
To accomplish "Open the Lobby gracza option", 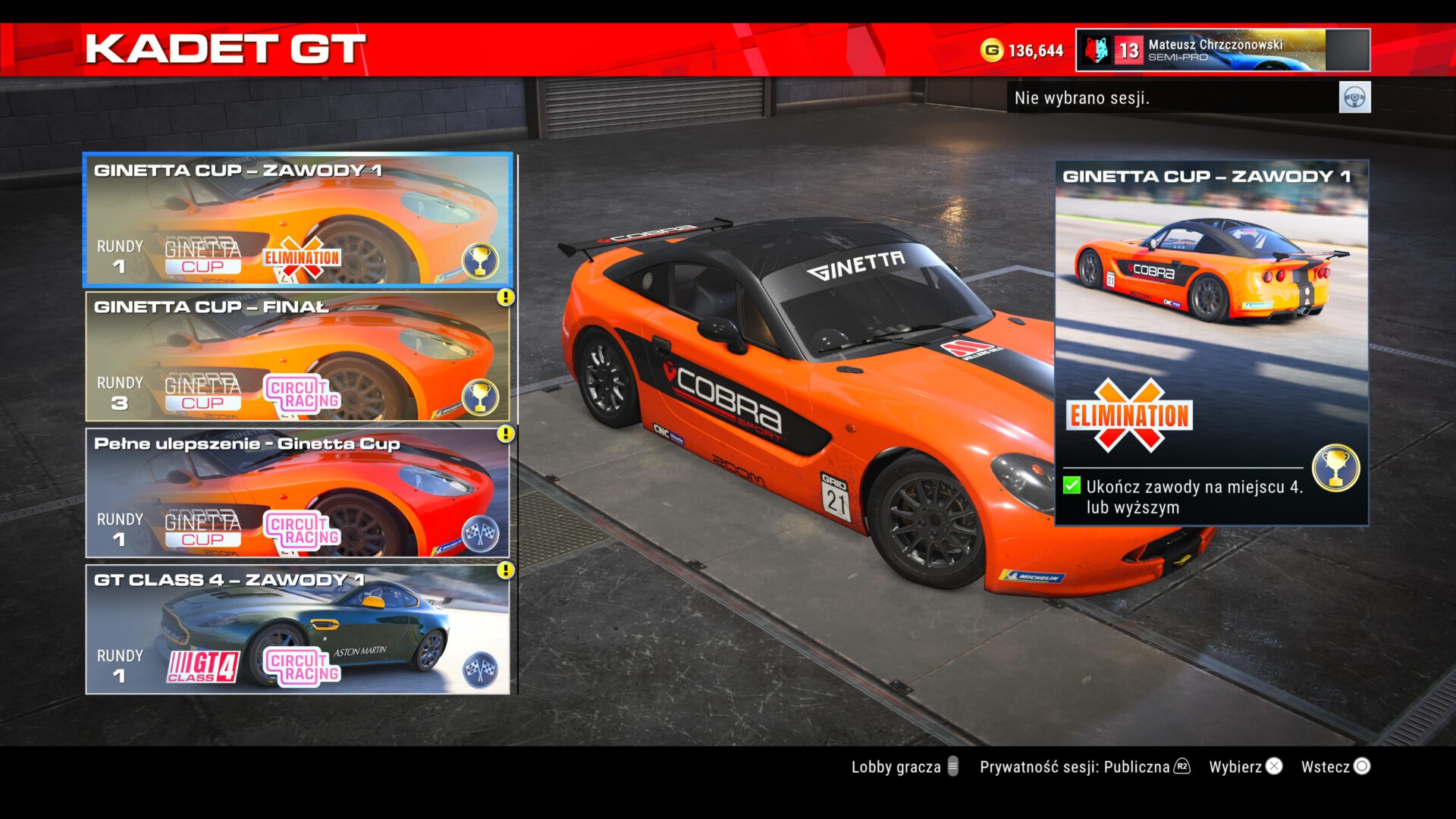I will pos(905,767).
